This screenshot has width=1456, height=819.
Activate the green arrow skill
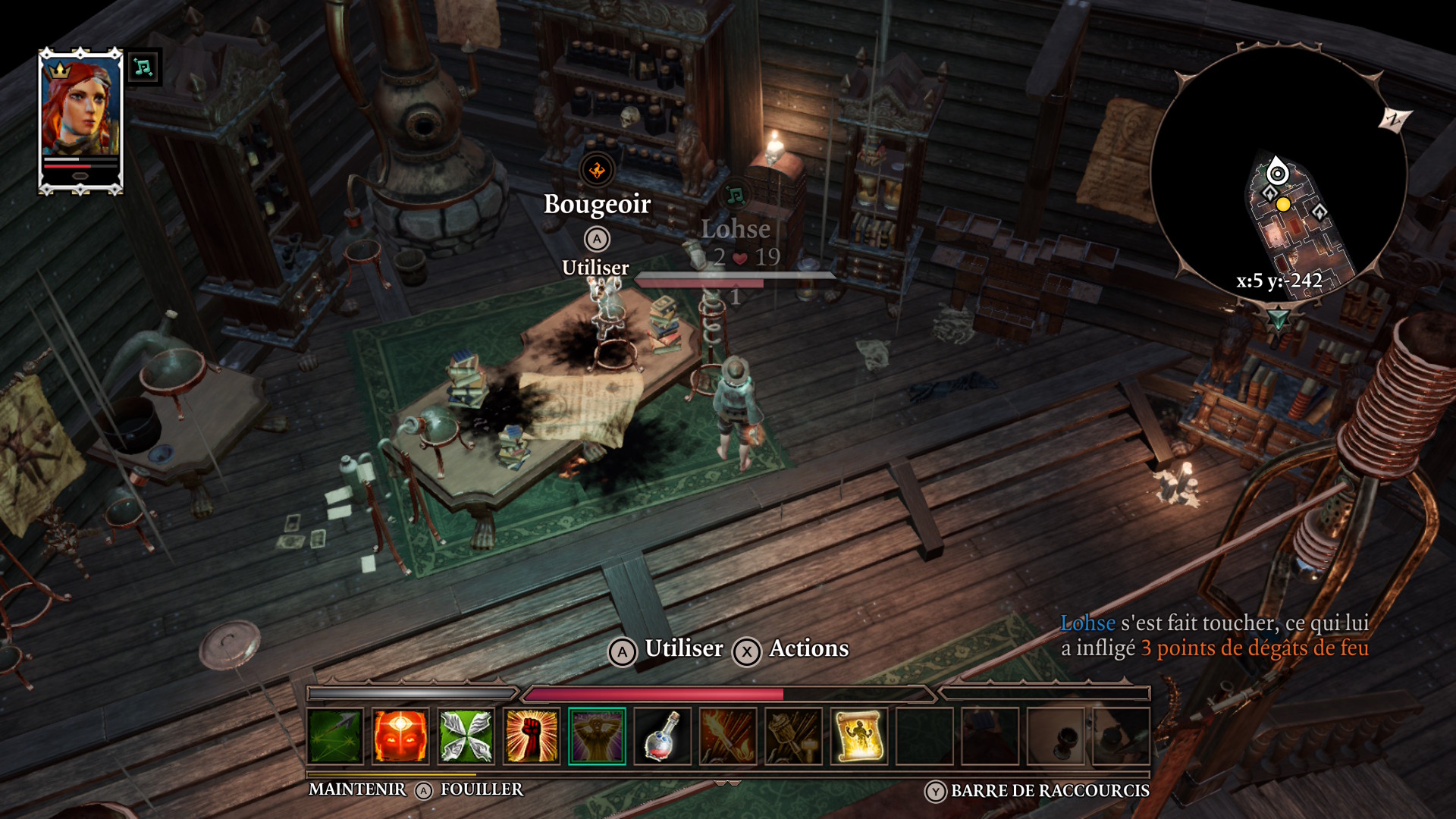(335, 736)
